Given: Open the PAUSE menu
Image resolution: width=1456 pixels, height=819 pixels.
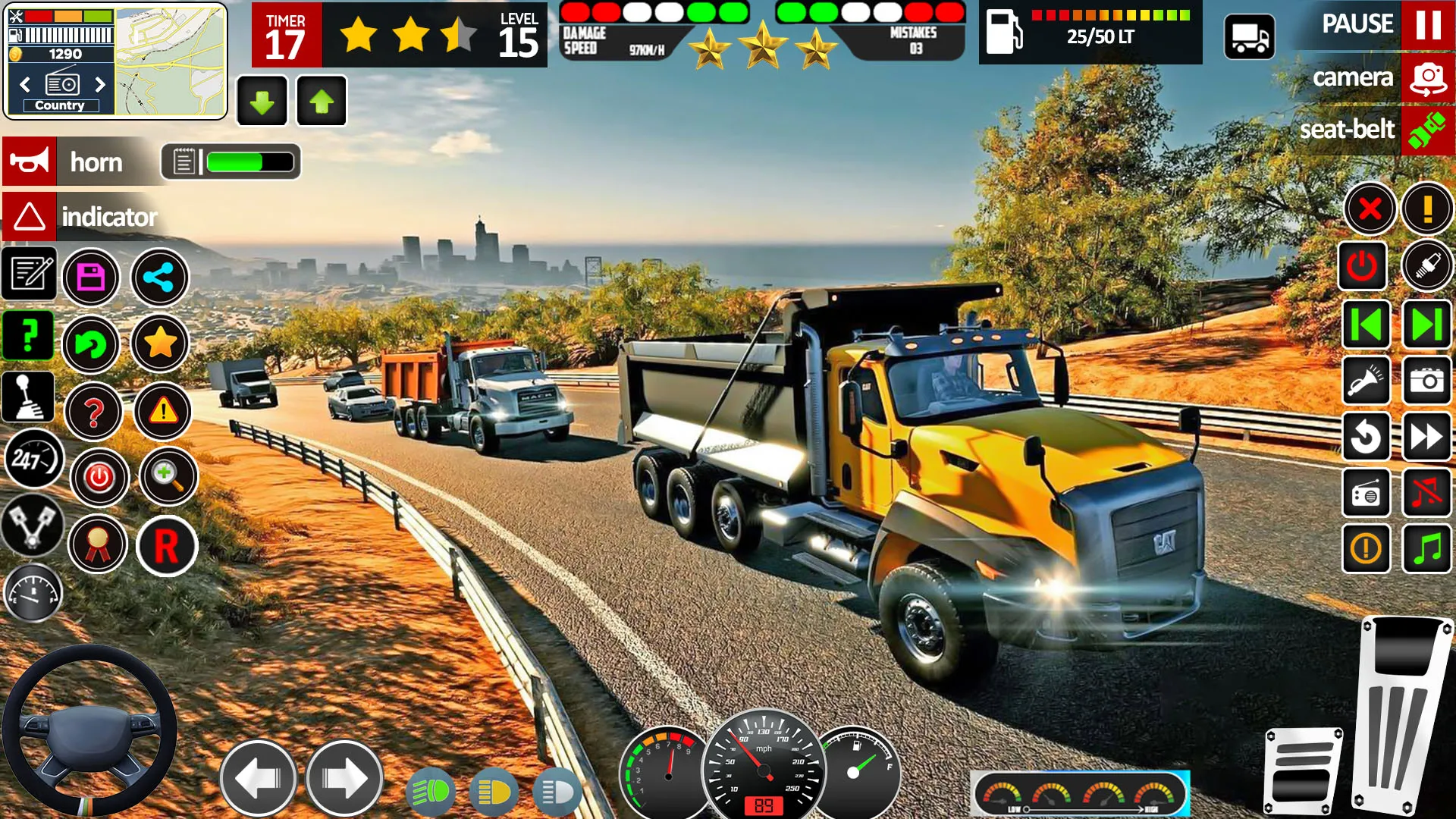Looking at the screenshot, I should click(1357, 24).
